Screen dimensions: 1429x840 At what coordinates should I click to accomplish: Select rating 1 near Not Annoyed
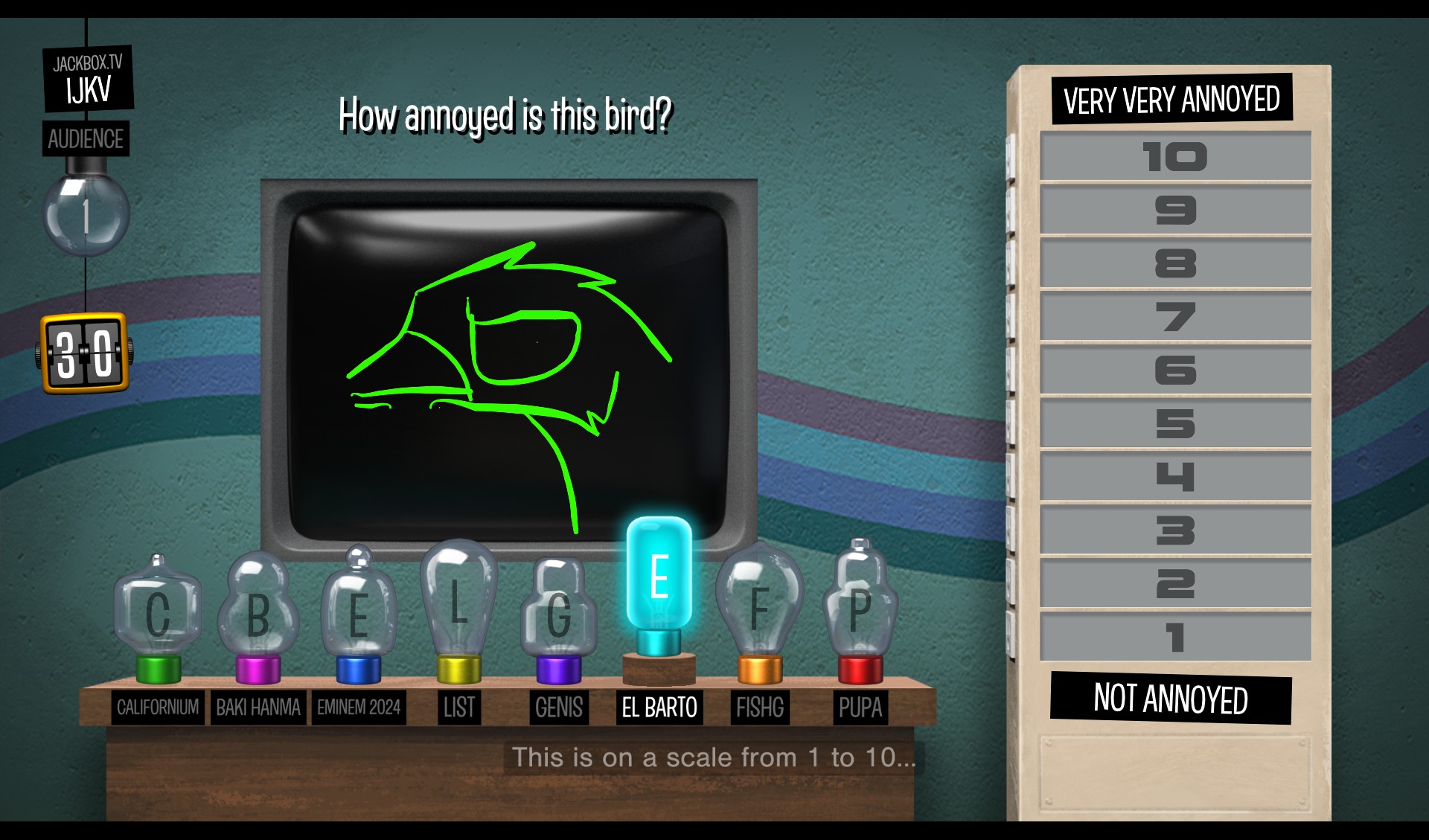pos(1174,637)
